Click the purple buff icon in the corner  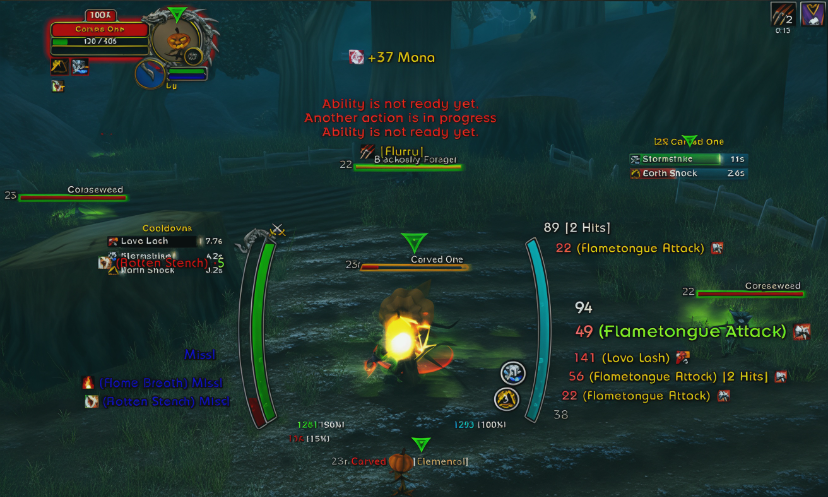click(812, 14)
